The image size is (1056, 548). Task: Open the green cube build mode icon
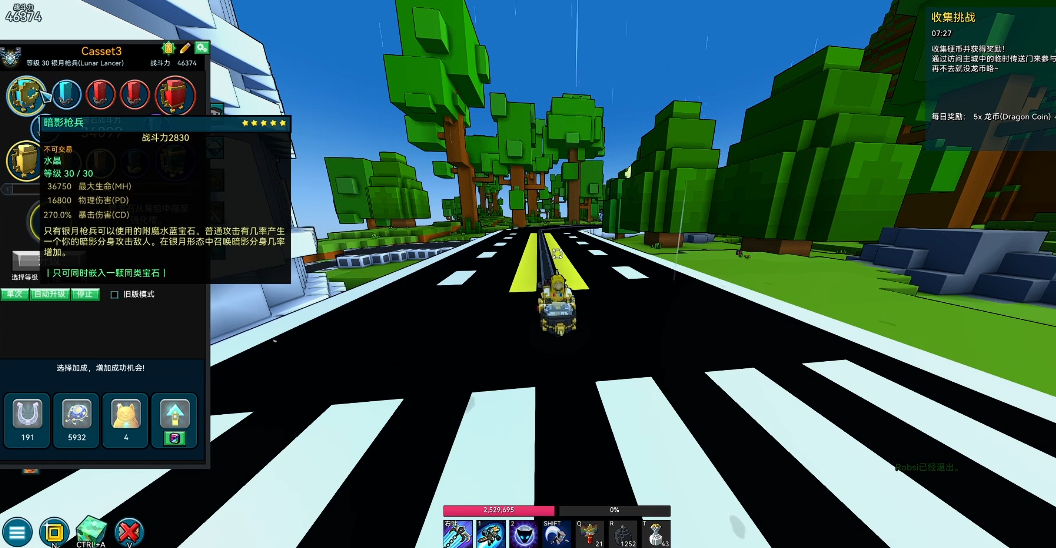click(91, 530)
